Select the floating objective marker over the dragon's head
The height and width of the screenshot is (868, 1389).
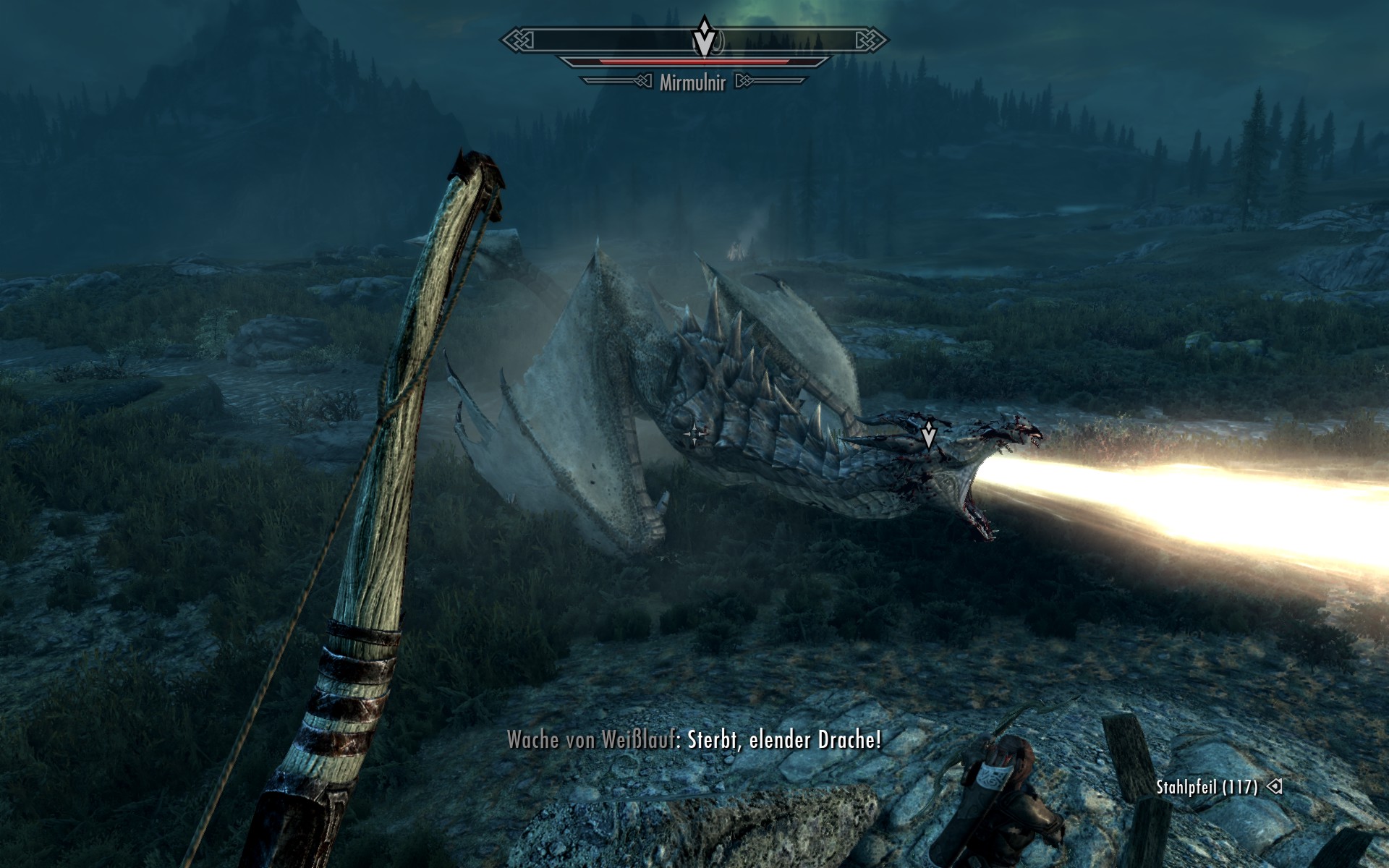point(929,435)
